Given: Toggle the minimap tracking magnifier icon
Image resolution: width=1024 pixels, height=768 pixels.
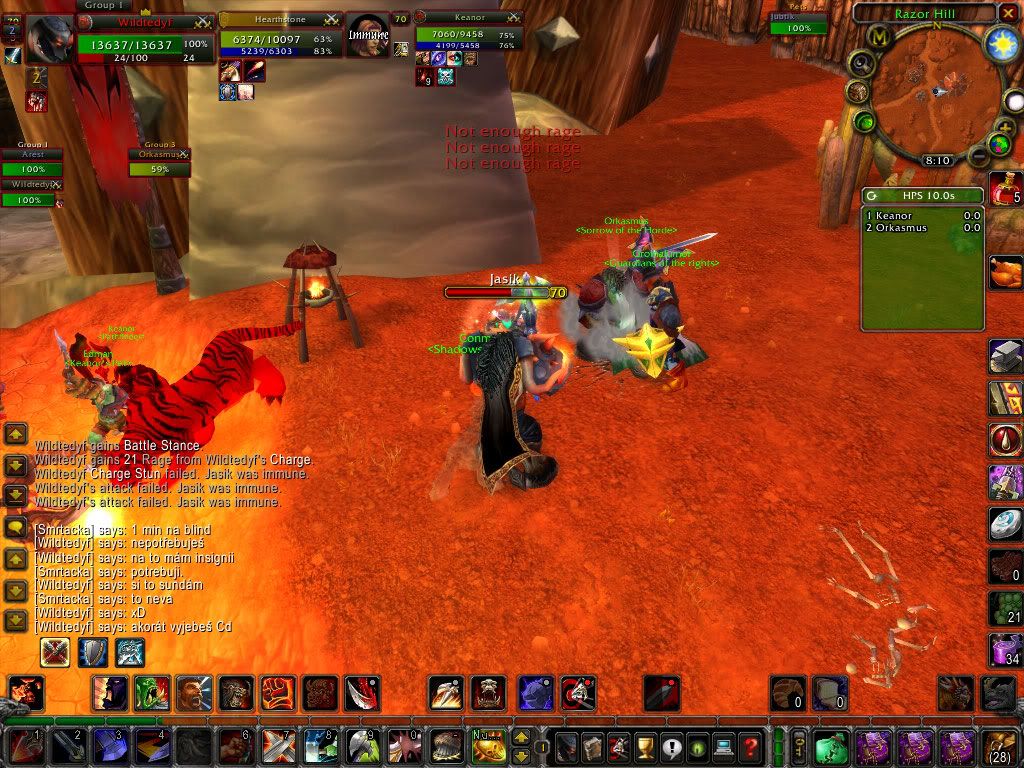Looking at the screenshot, I should tap(861, 62).
